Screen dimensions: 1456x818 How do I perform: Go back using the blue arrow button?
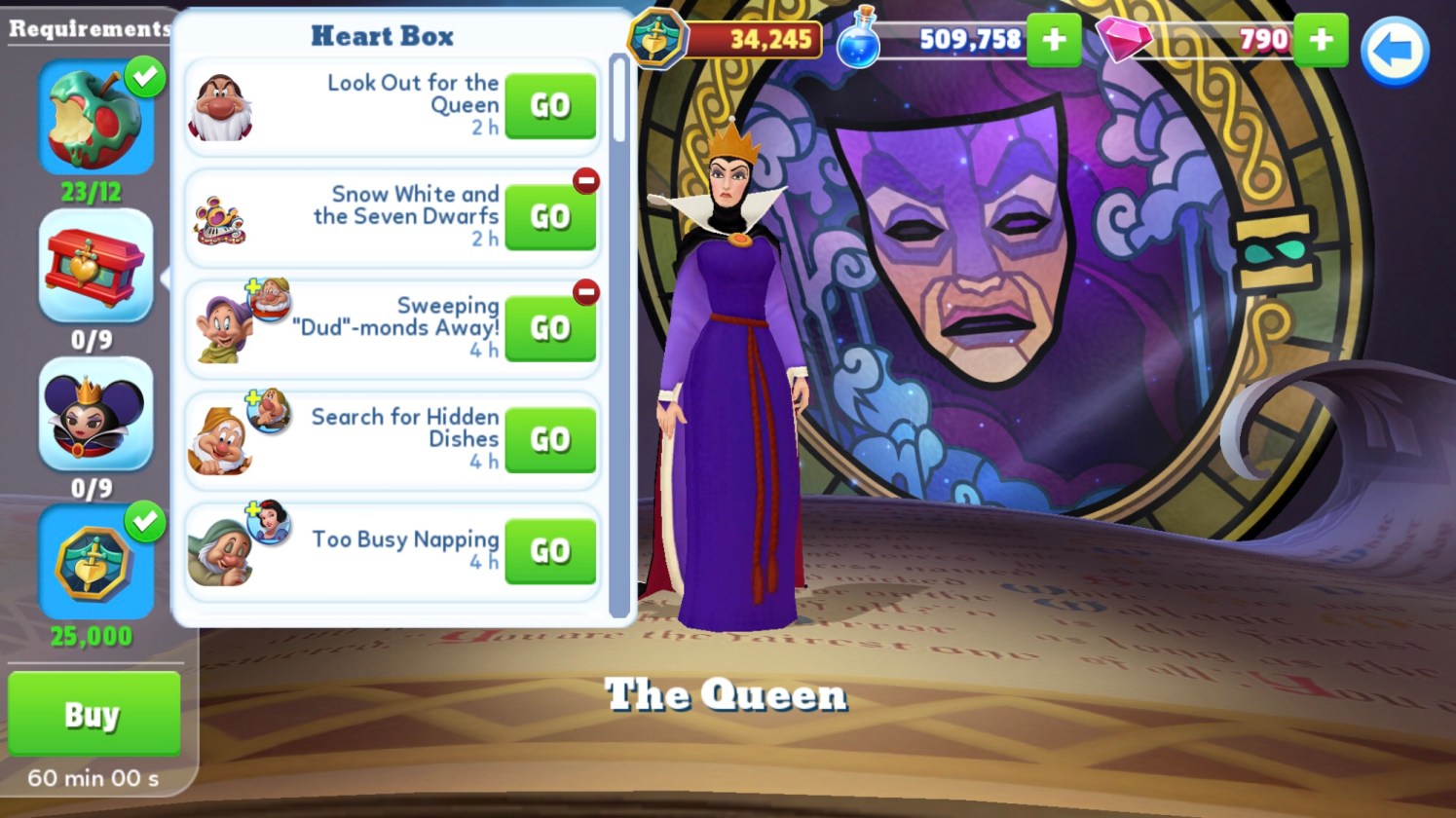1394,51
